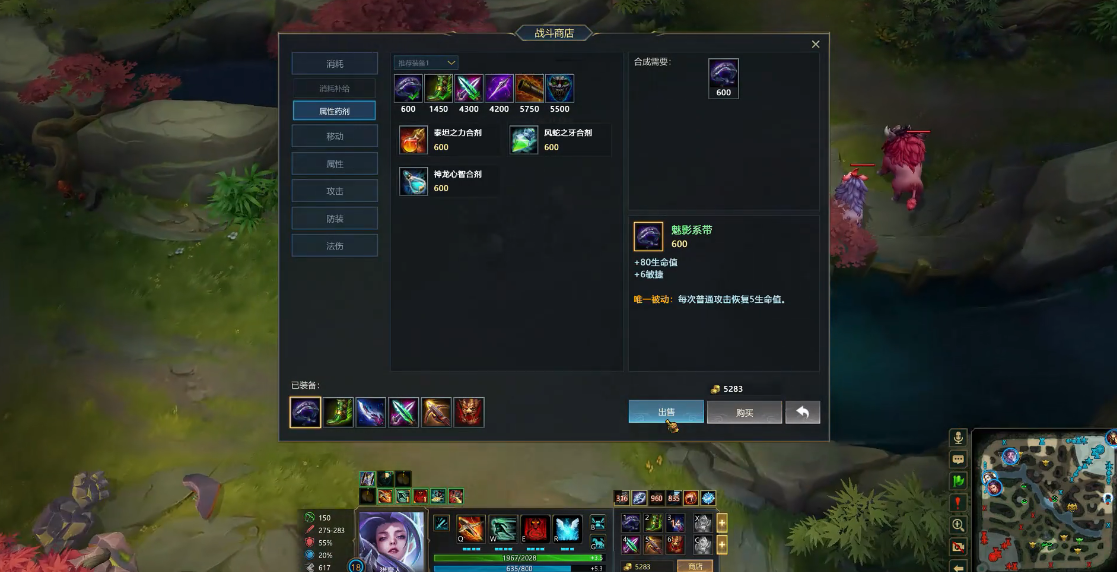Close the battle shop window
The height and width of the screenshot is (572, 1117).
click(x=815, y=44)
